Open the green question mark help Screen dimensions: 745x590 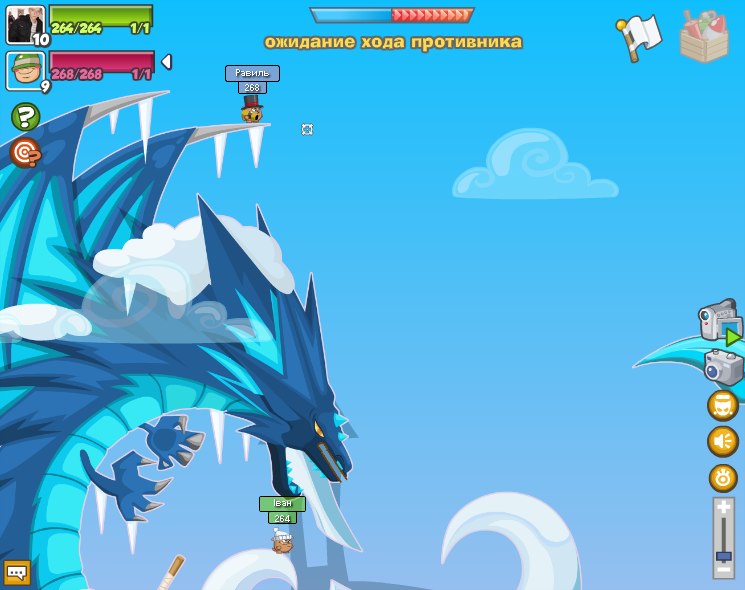(x=25, y=117)
